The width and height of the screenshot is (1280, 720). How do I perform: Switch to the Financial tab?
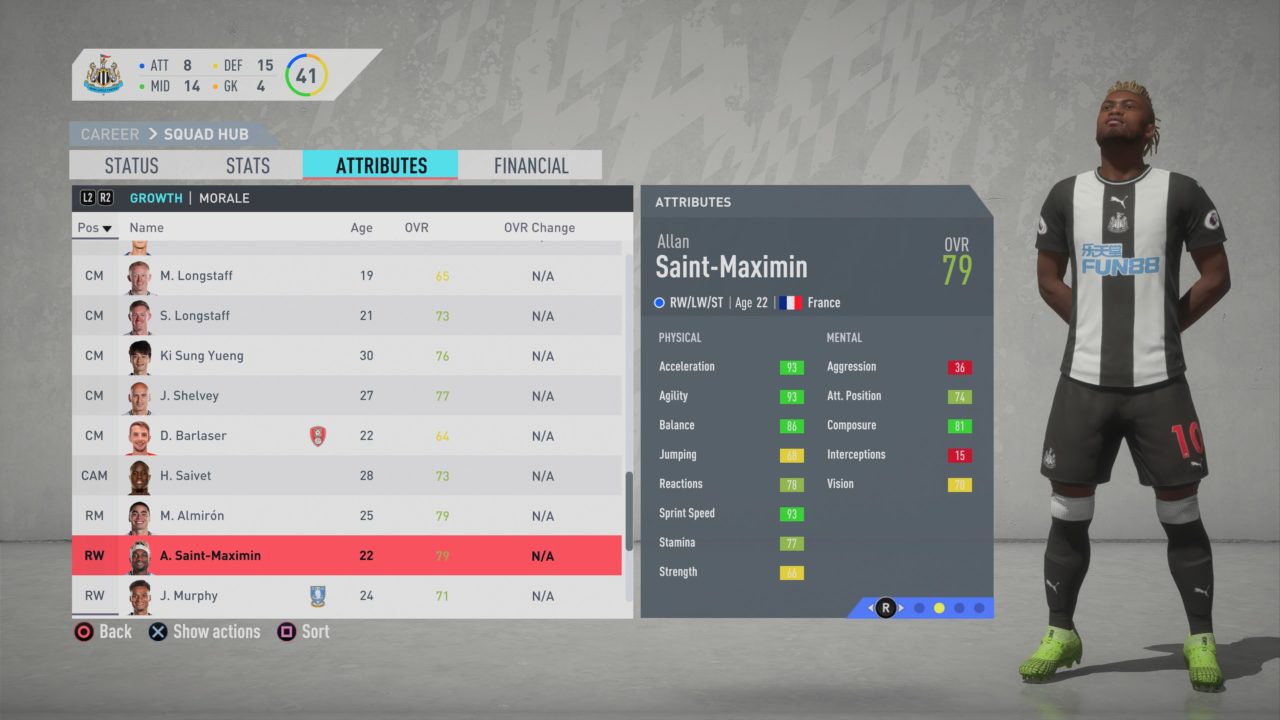point(530,165)
